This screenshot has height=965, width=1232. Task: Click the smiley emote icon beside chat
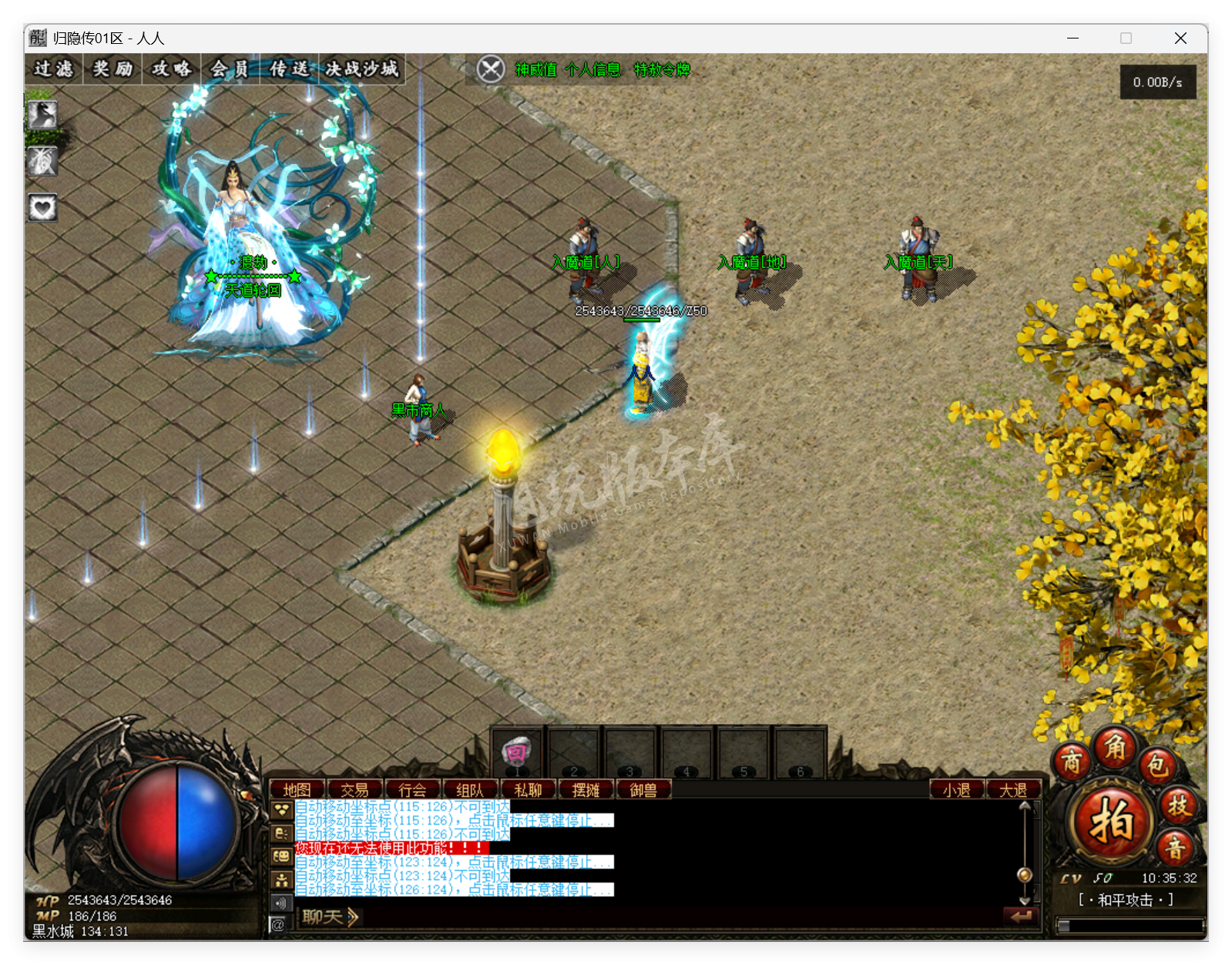(281, 853)
